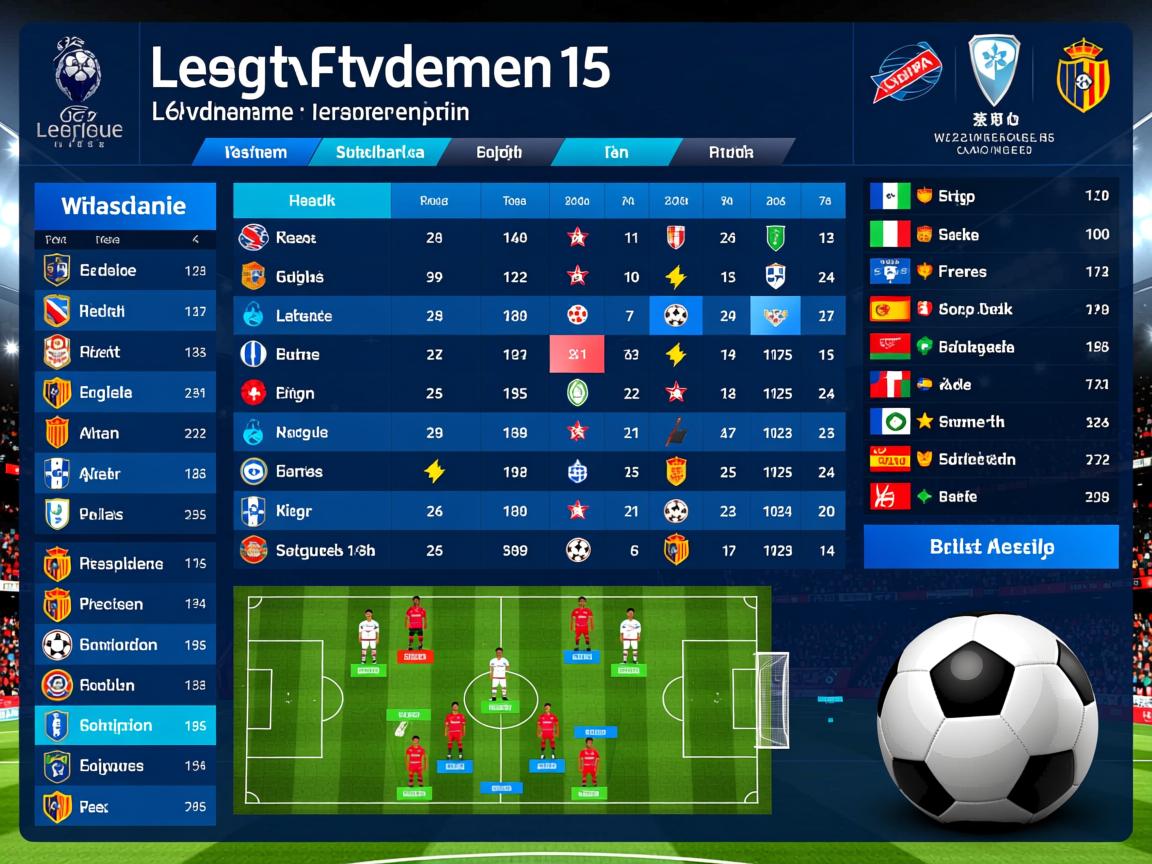Image resolution: width=1152 pixels, height=864 pixels.
Task: Choose the Bamlordon team in sidebar
Action: 125,645
